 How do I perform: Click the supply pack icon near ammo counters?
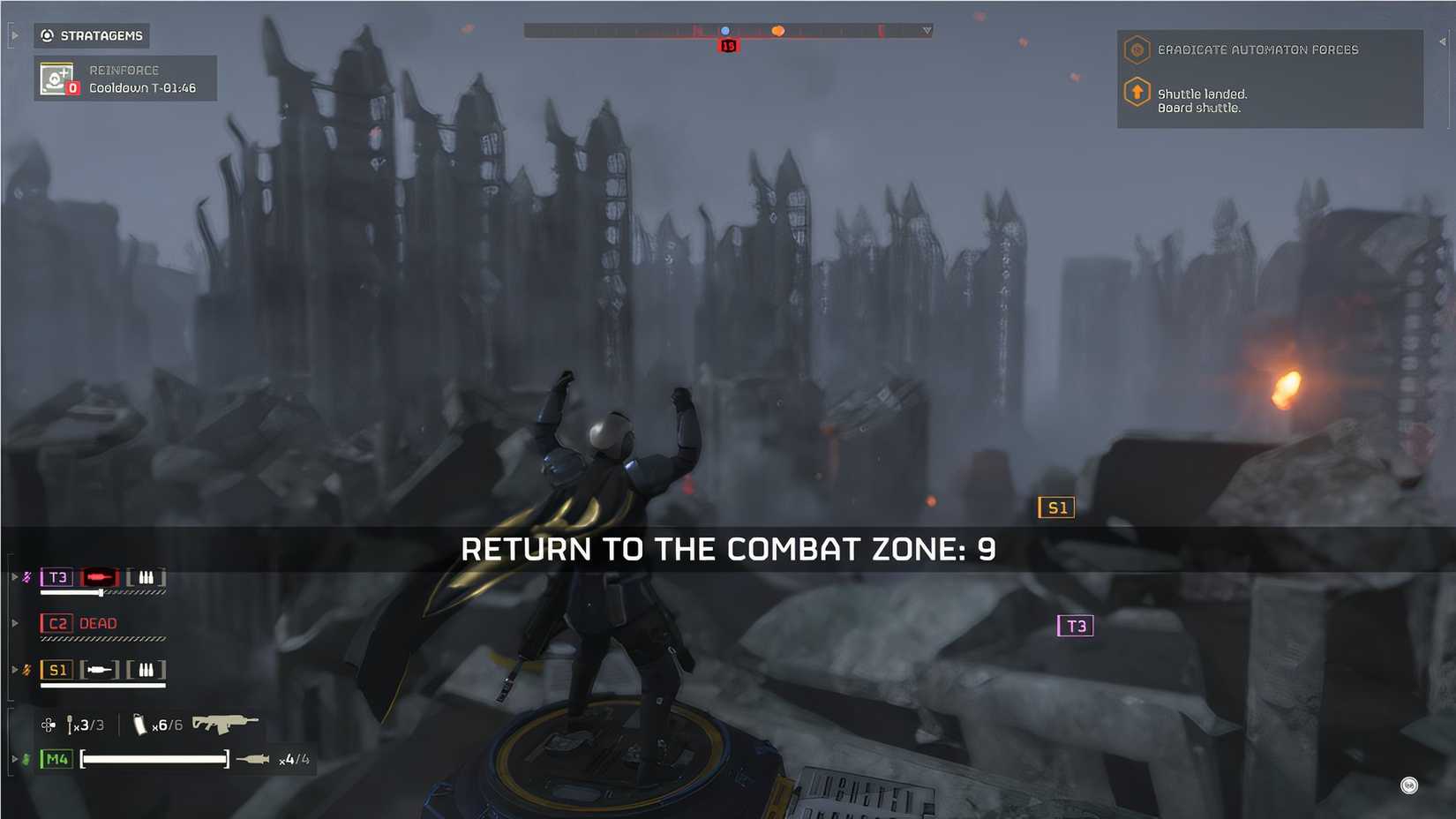pos(49,725)
